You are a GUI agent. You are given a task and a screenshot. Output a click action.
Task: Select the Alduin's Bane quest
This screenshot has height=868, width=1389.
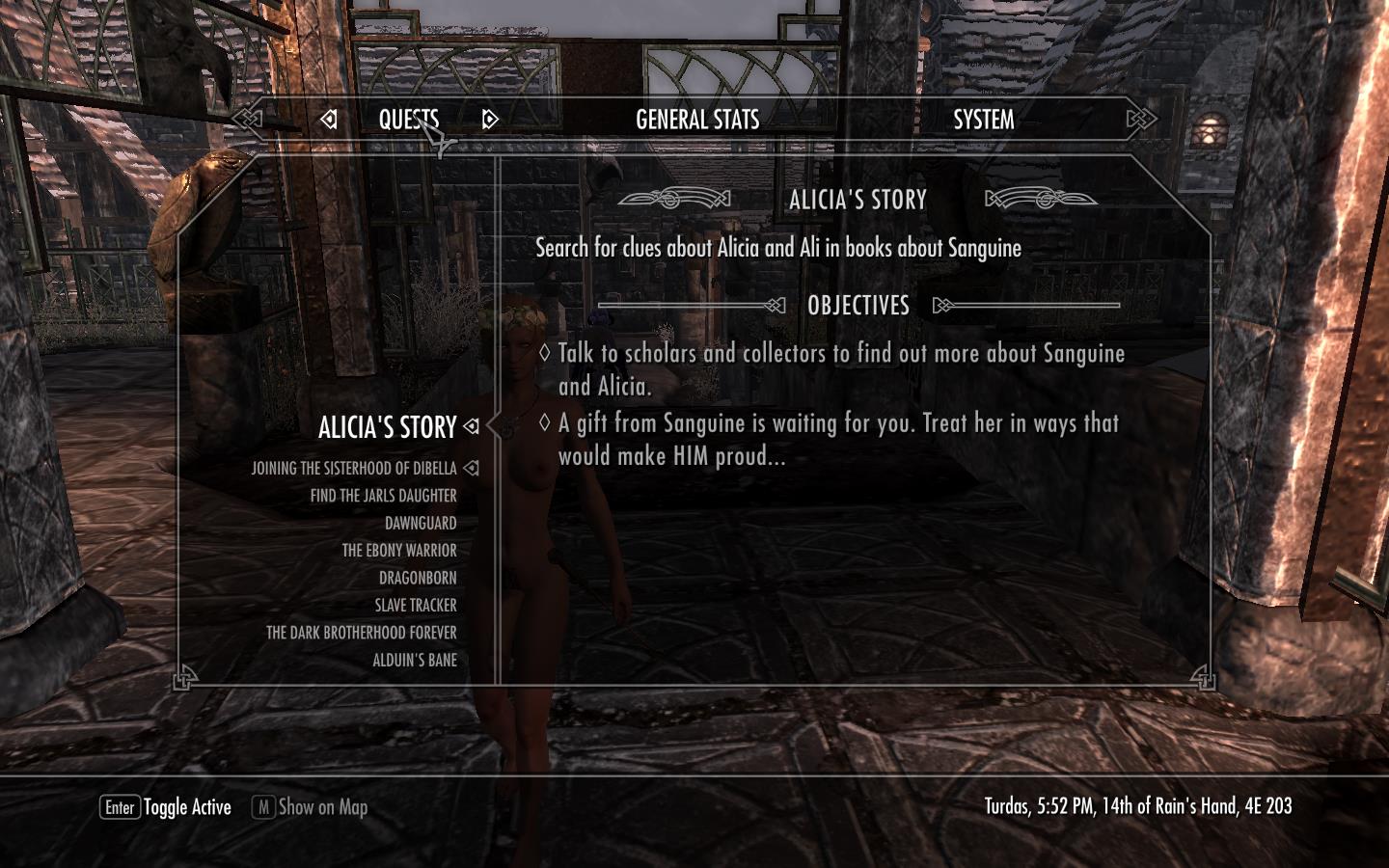click(x=415, y=661)
